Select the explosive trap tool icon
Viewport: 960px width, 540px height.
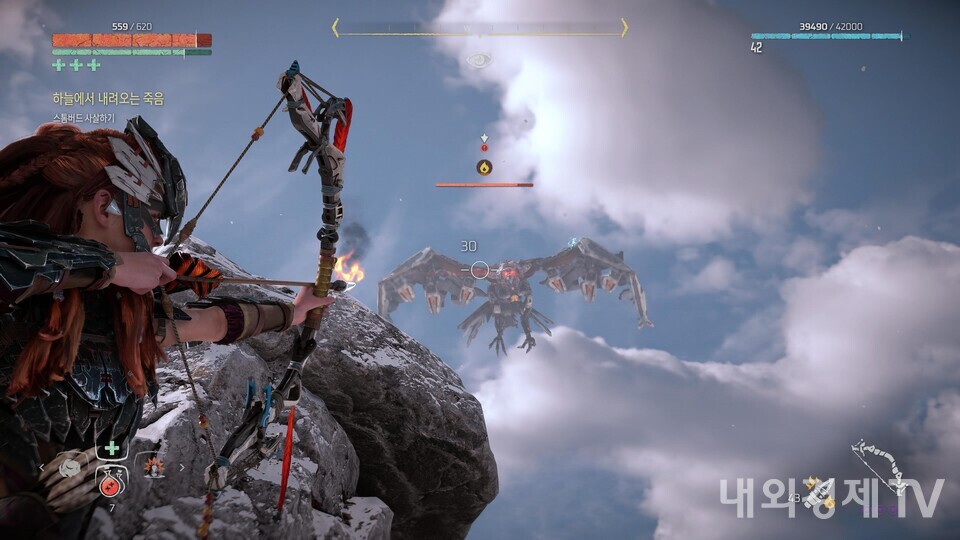[153, 466]
